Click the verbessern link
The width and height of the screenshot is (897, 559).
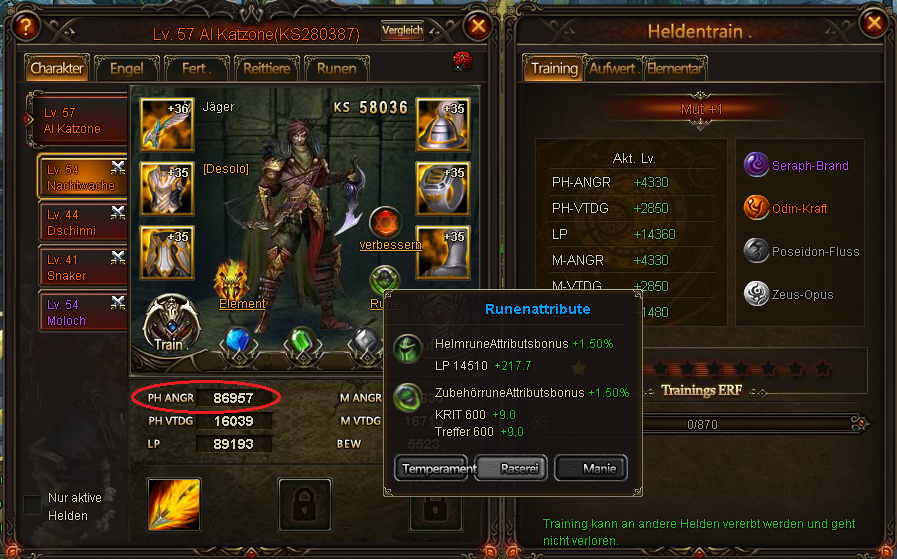click(x=390, y=244)
